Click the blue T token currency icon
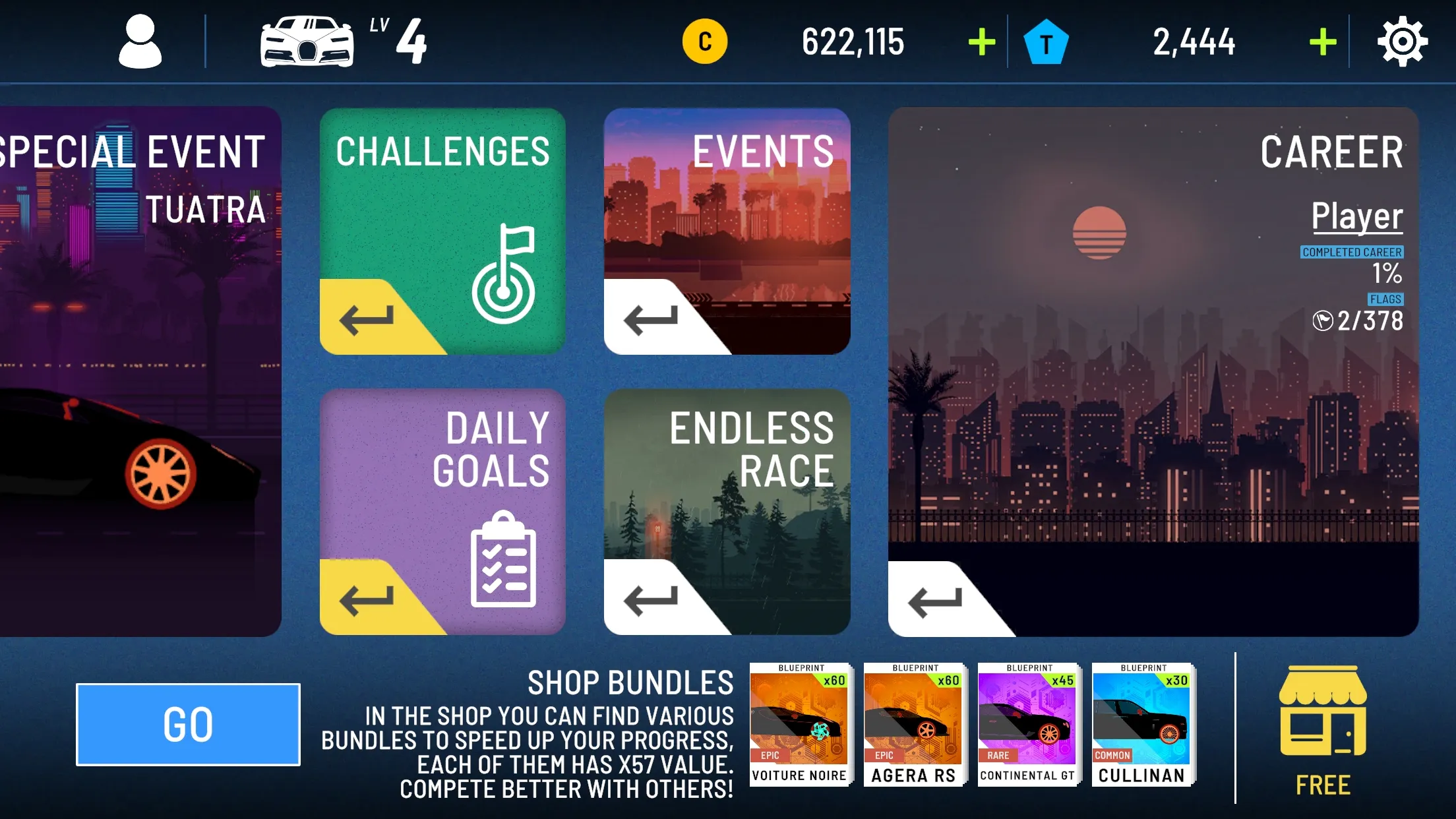The image size is (1456, 819). pyautogui.click(x=1047, y=41)
